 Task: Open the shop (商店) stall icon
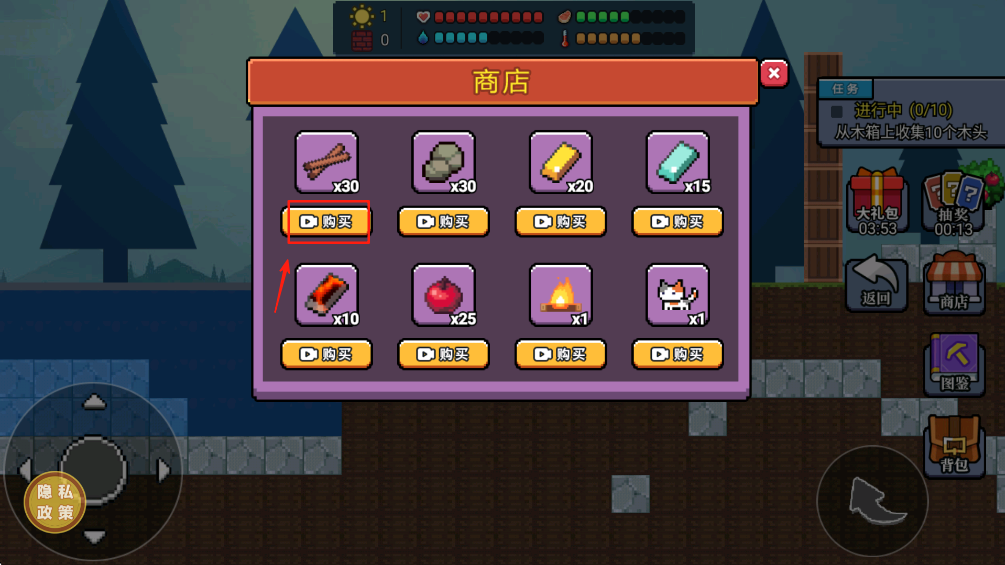click(953, 284)
